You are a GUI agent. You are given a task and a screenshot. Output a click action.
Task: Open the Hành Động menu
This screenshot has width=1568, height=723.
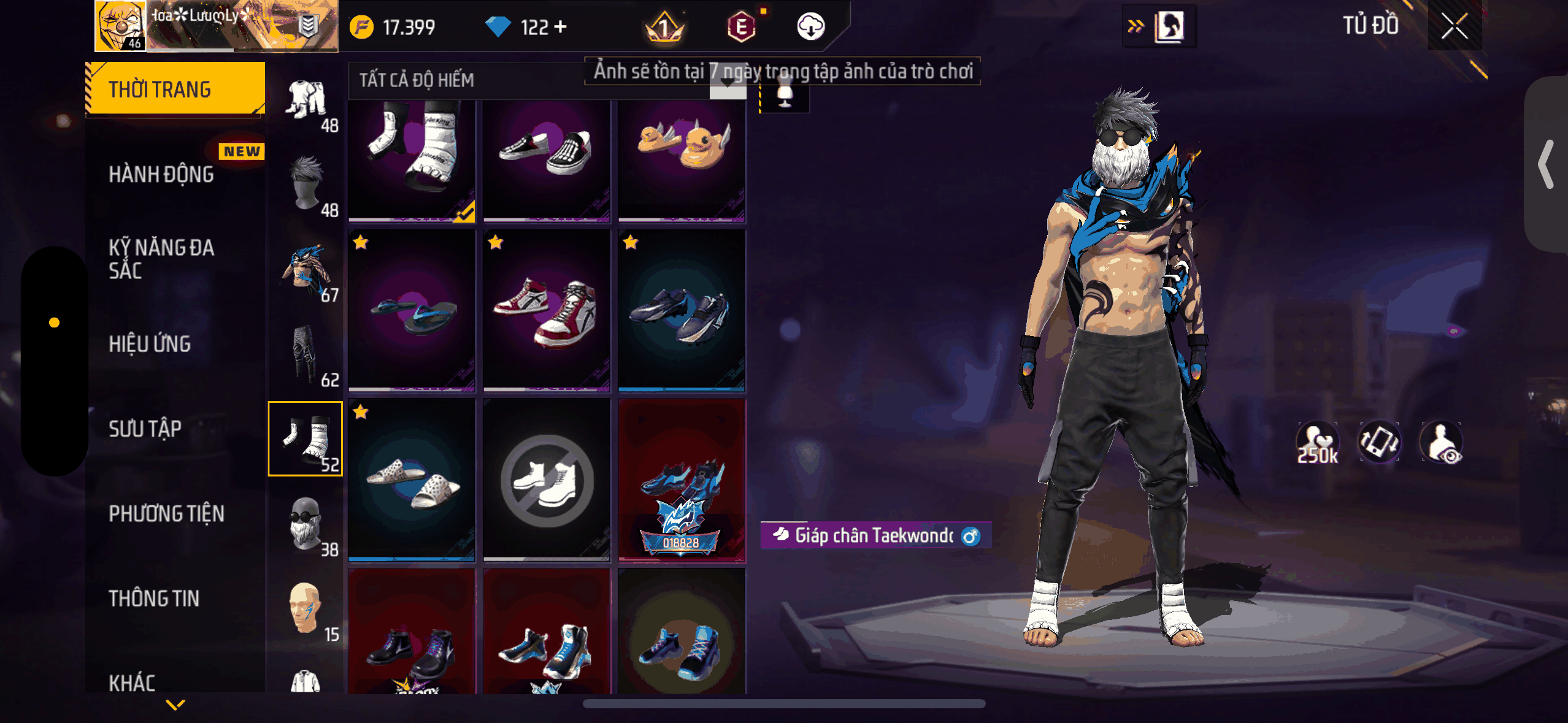[161, 175]
